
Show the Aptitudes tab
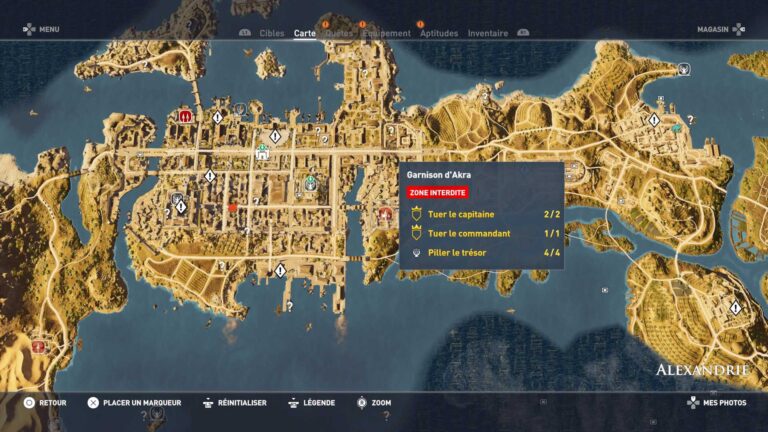(439, 33)
